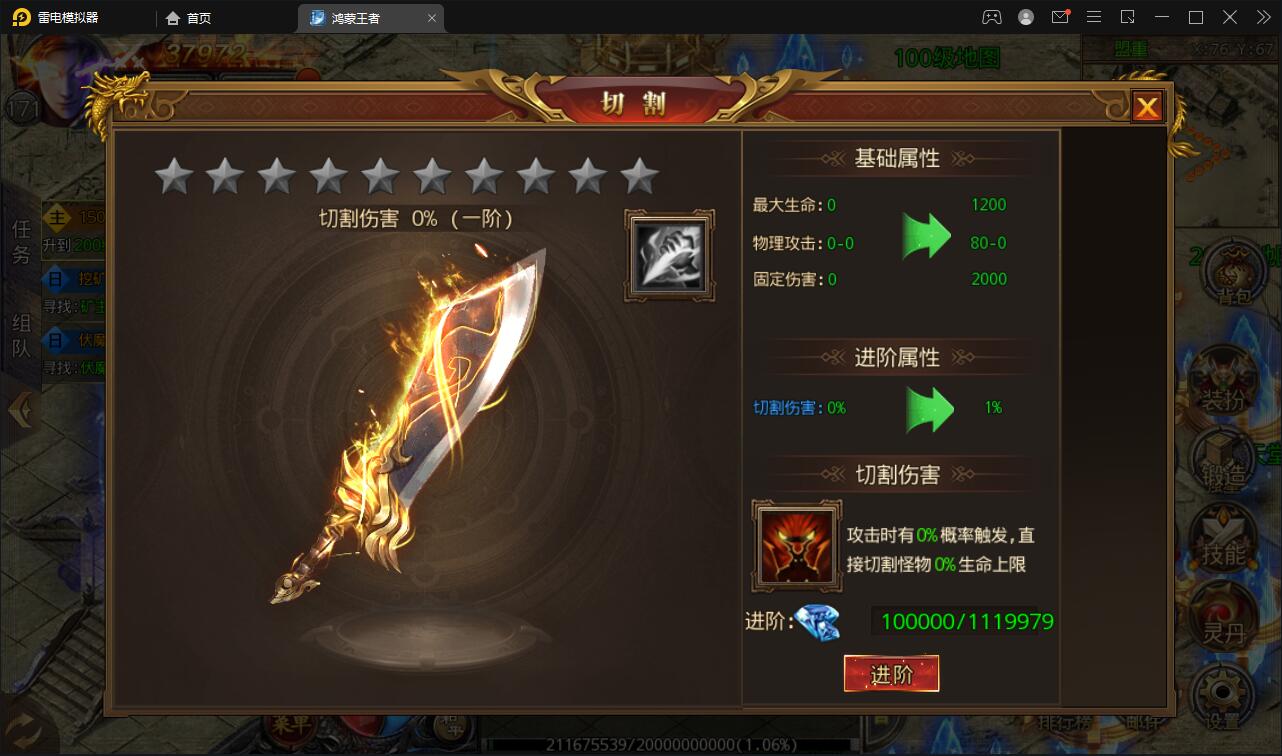Click the first upgrade star
Image resolution: width=1282 pixels, height=756 pixels.
(172, 174)
